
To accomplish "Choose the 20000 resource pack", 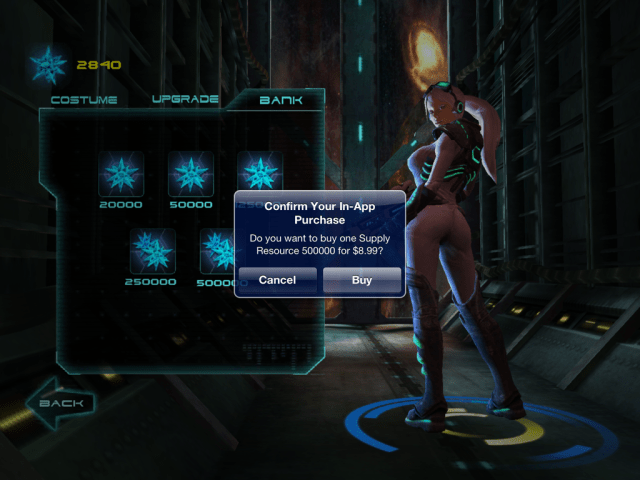I will (x=121, y=174).
